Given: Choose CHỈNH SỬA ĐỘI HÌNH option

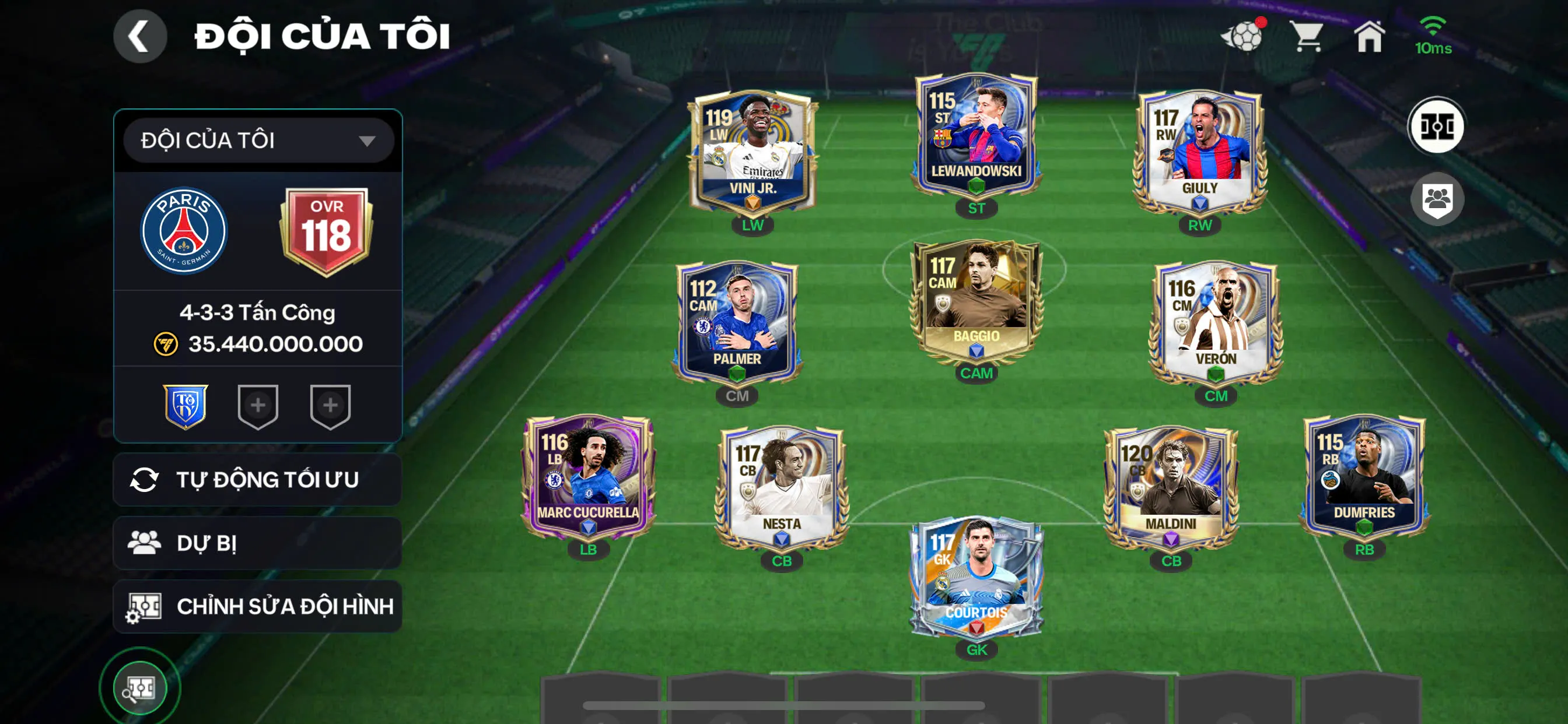Looking at the screenshot, I should 257,606.
